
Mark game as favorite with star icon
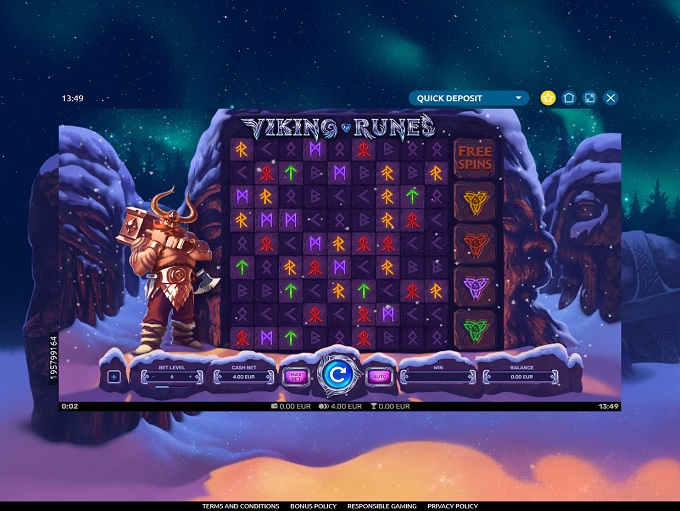(x=547, y=98)
